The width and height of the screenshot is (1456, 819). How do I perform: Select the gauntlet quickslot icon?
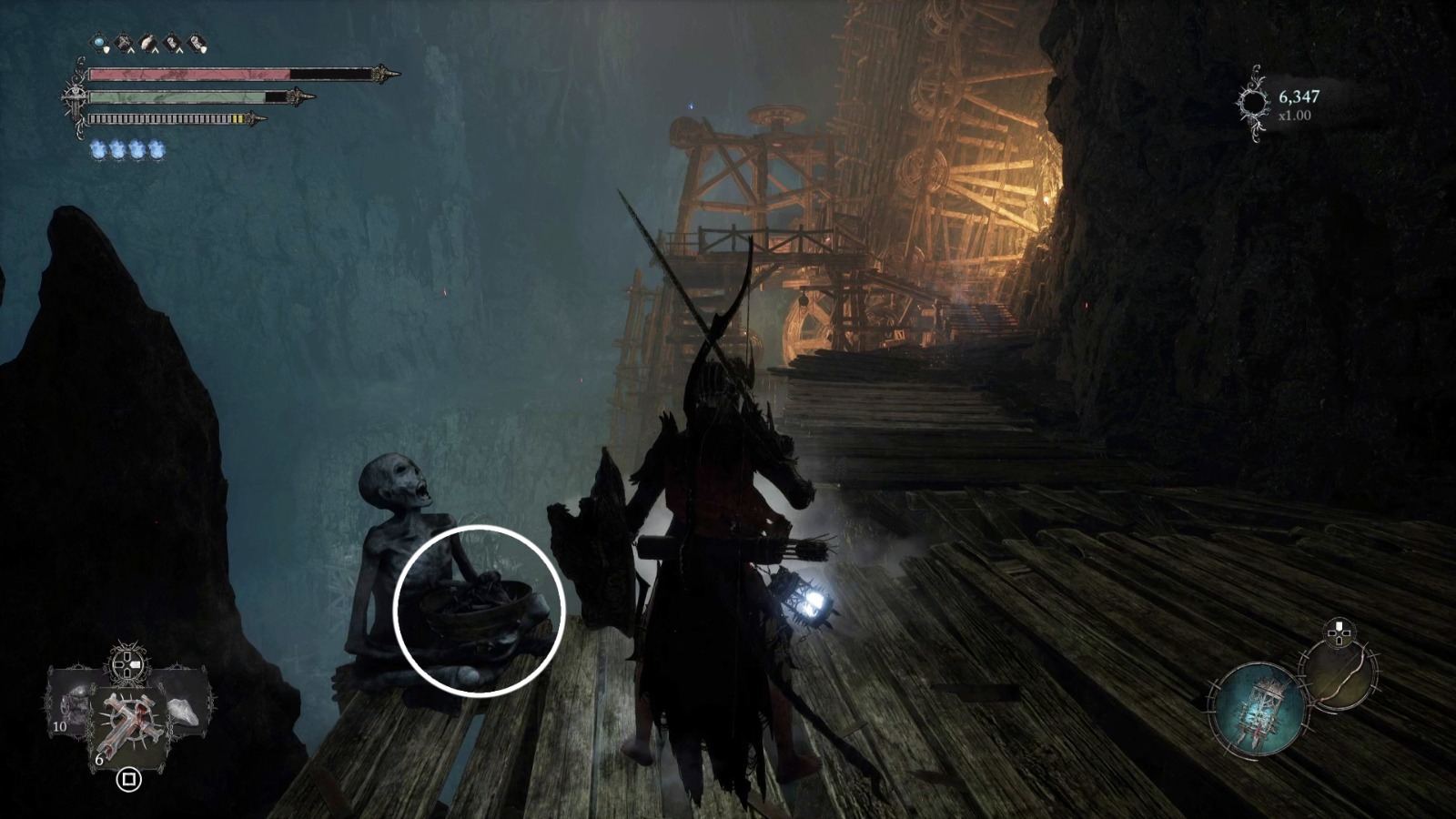[171, 42]
